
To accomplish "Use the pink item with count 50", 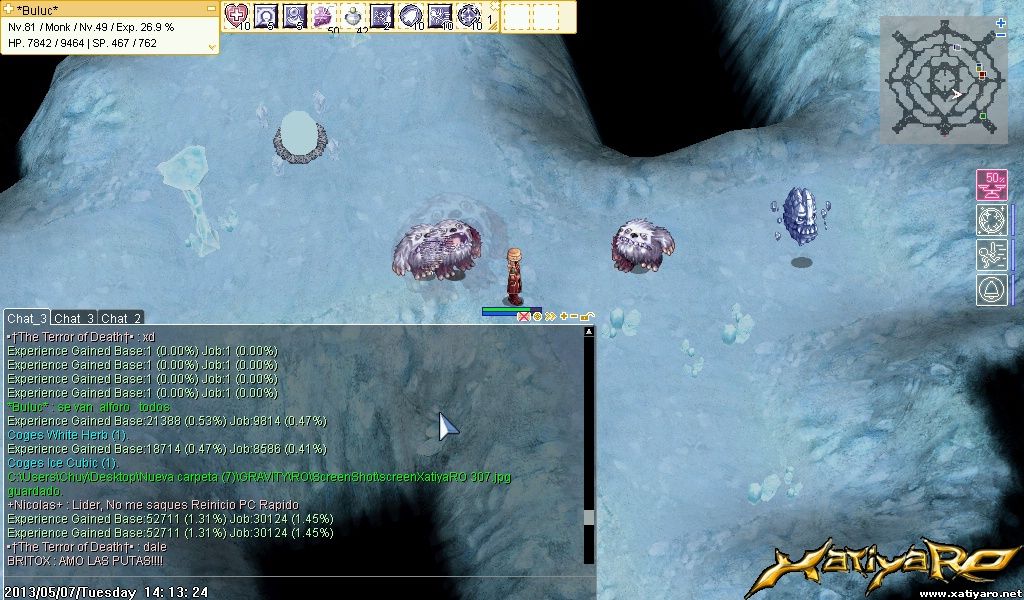I will [325, 15].
